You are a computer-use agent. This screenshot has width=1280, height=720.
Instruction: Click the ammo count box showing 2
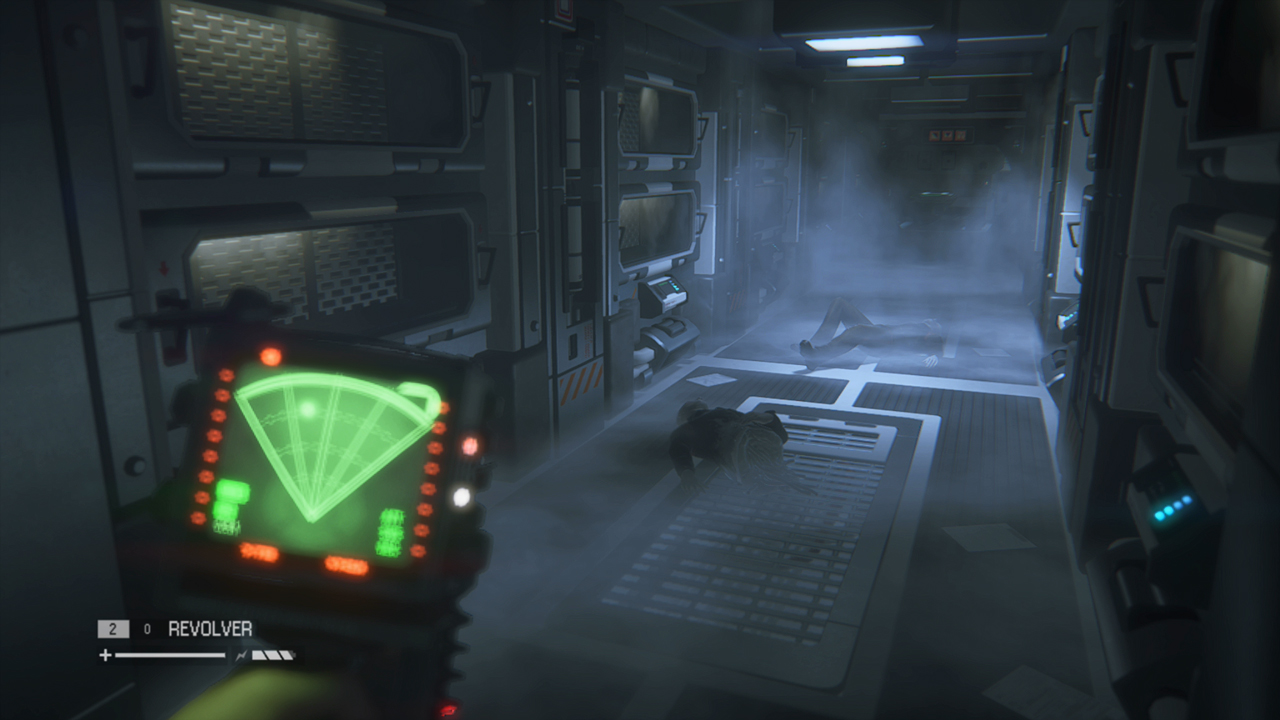tap(113, 628)
